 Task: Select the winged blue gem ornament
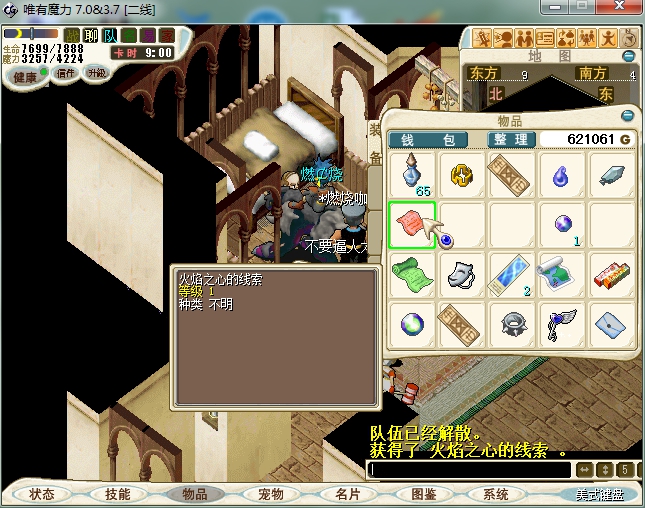[560, 323]
